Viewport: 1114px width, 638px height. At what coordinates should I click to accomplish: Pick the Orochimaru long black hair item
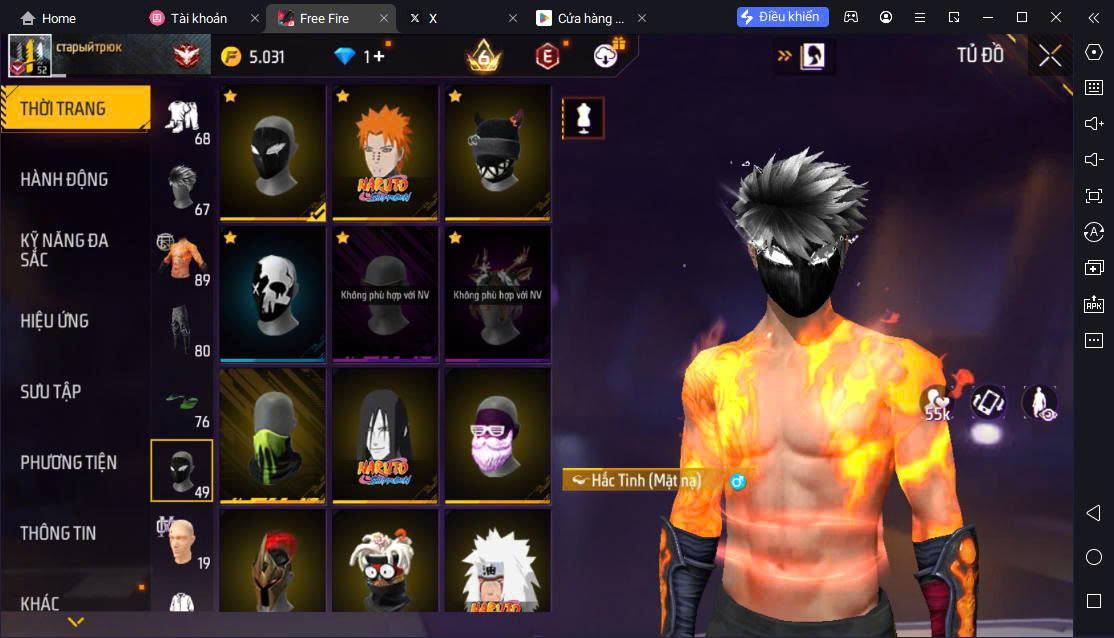pos(385,435)
